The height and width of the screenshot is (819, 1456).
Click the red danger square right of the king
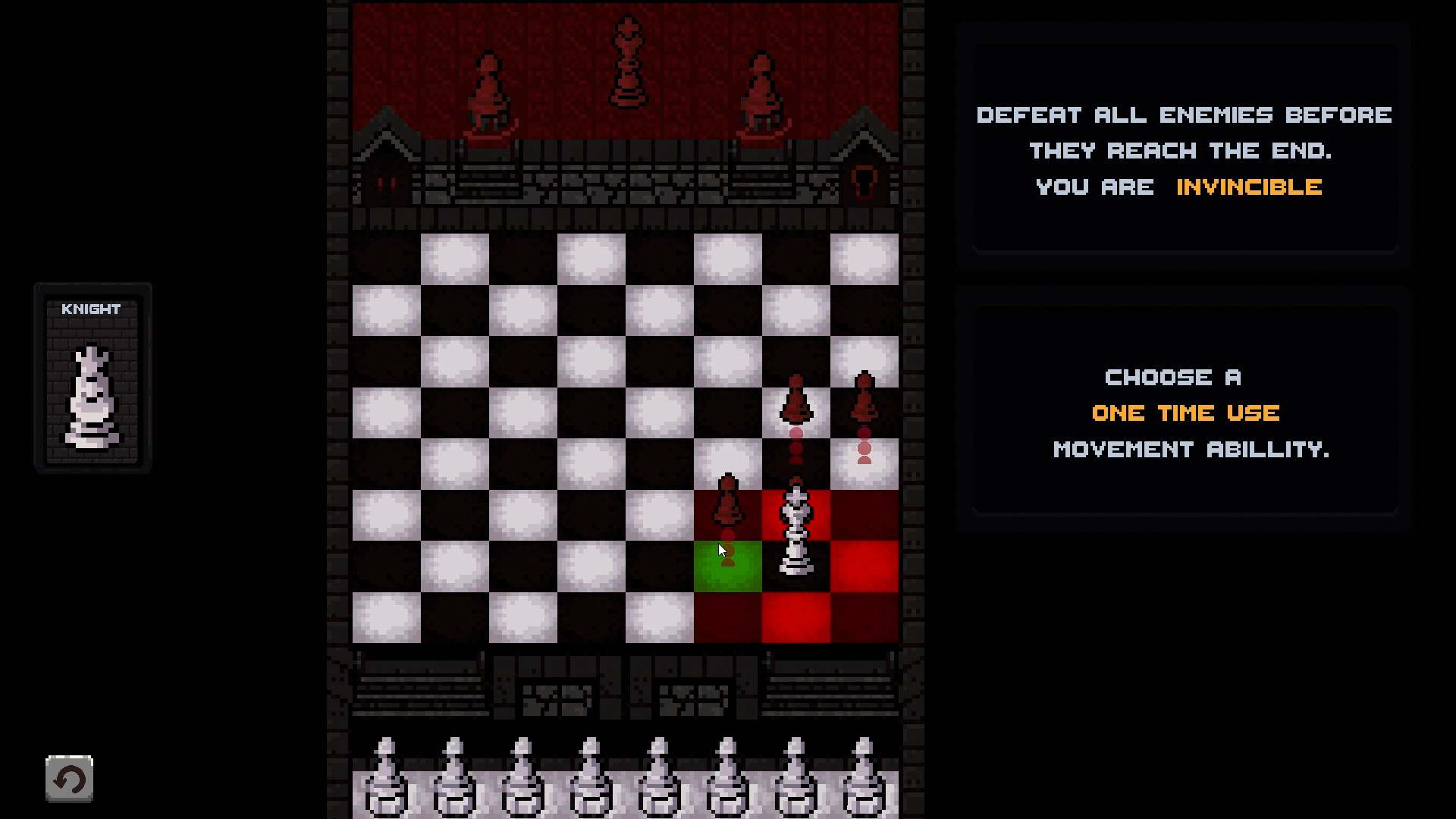(x=864, y=565)
